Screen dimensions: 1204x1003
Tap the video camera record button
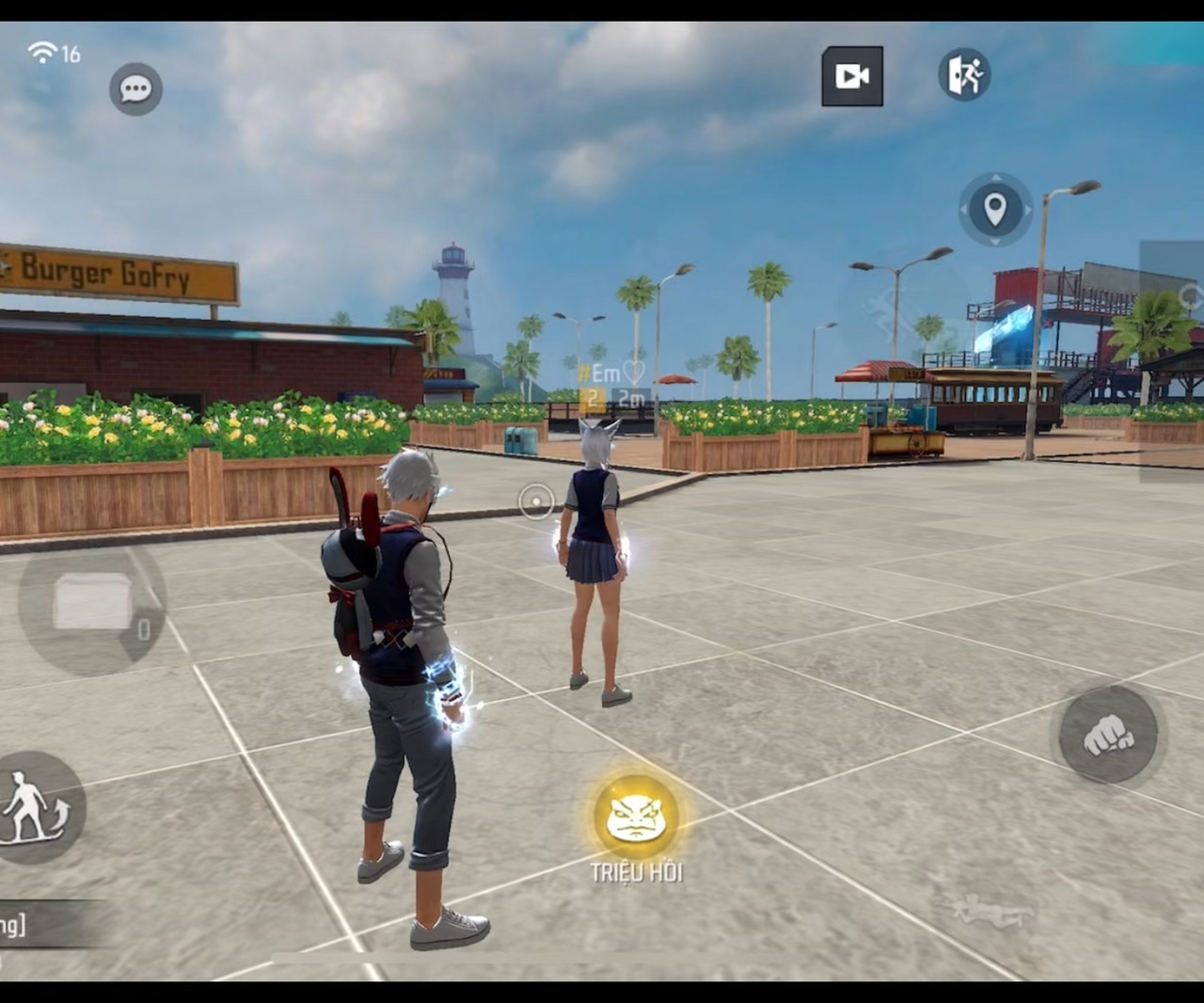tap(852, 76)
